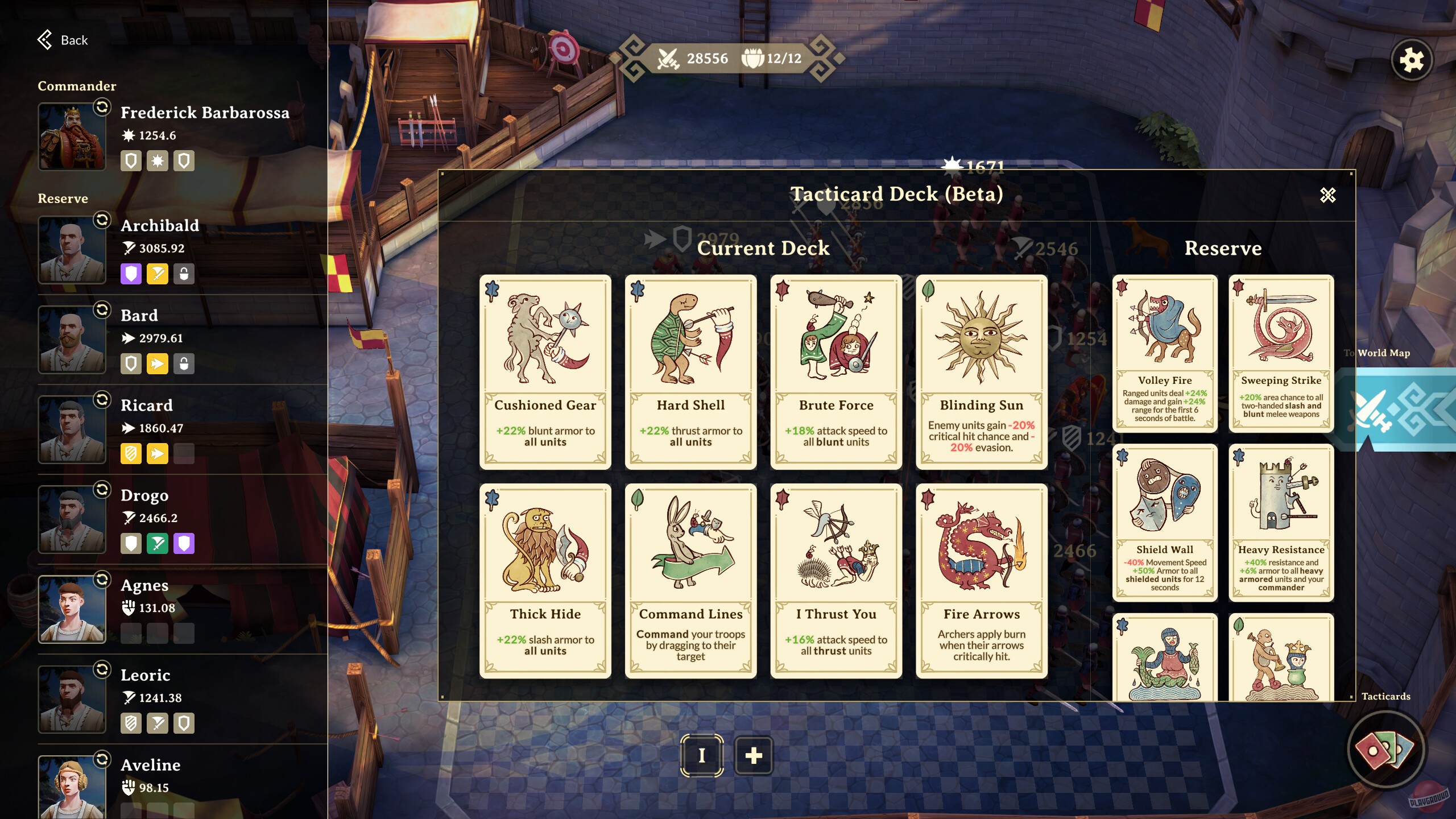The image size is (1456, 819).
Task: Select the Blinding Sun card
Action: click(982, 371)
